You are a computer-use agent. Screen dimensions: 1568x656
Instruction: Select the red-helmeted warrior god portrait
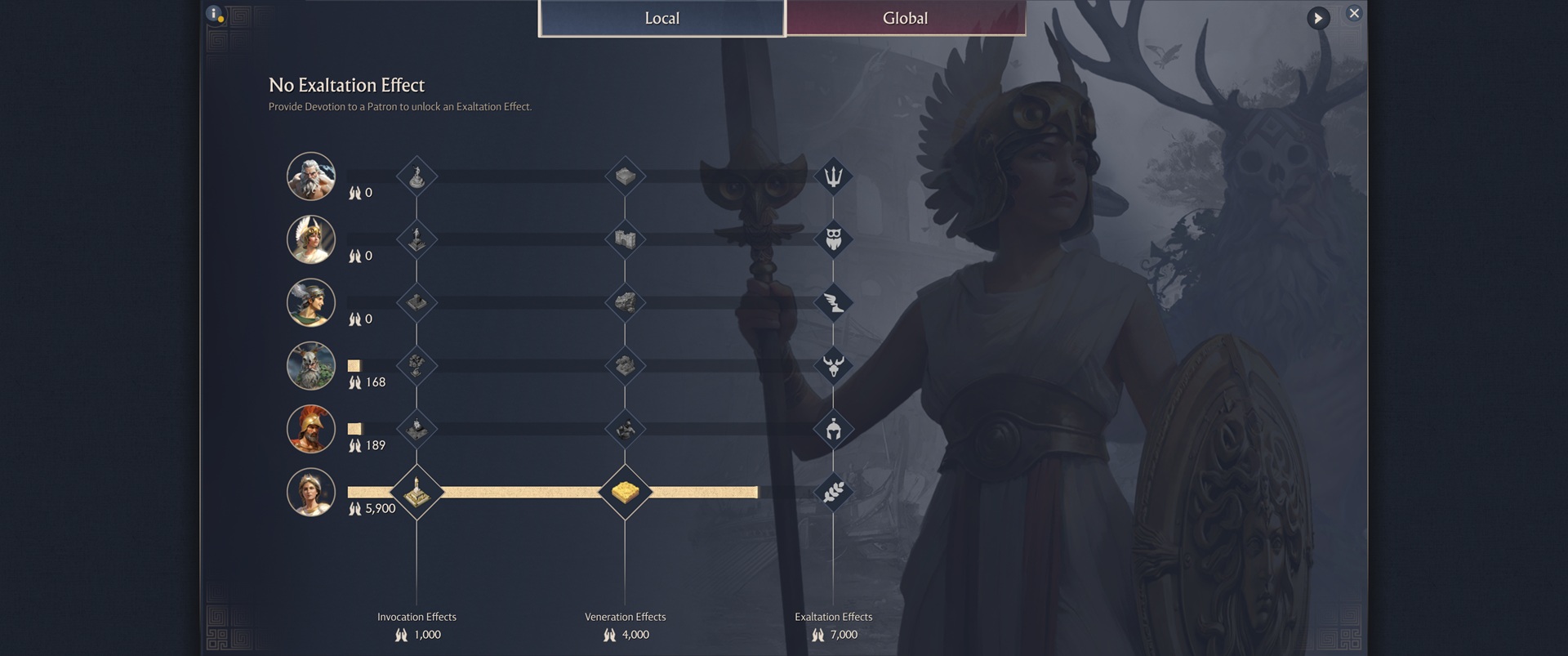coord(311,429)
